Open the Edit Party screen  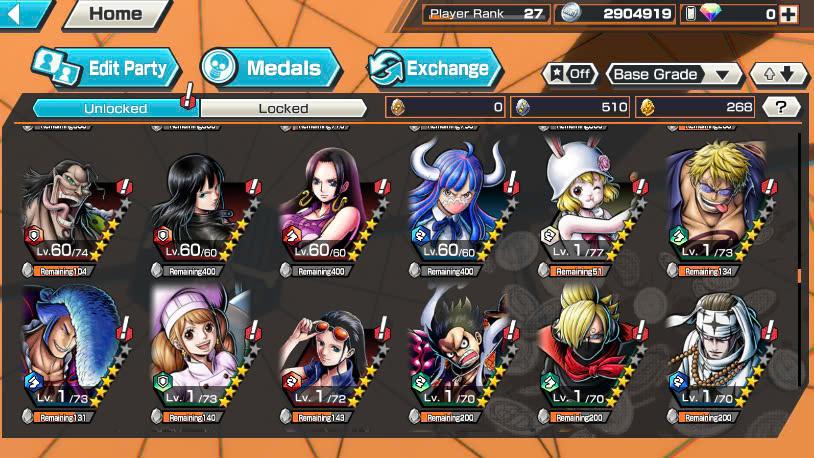pos(106,68)
